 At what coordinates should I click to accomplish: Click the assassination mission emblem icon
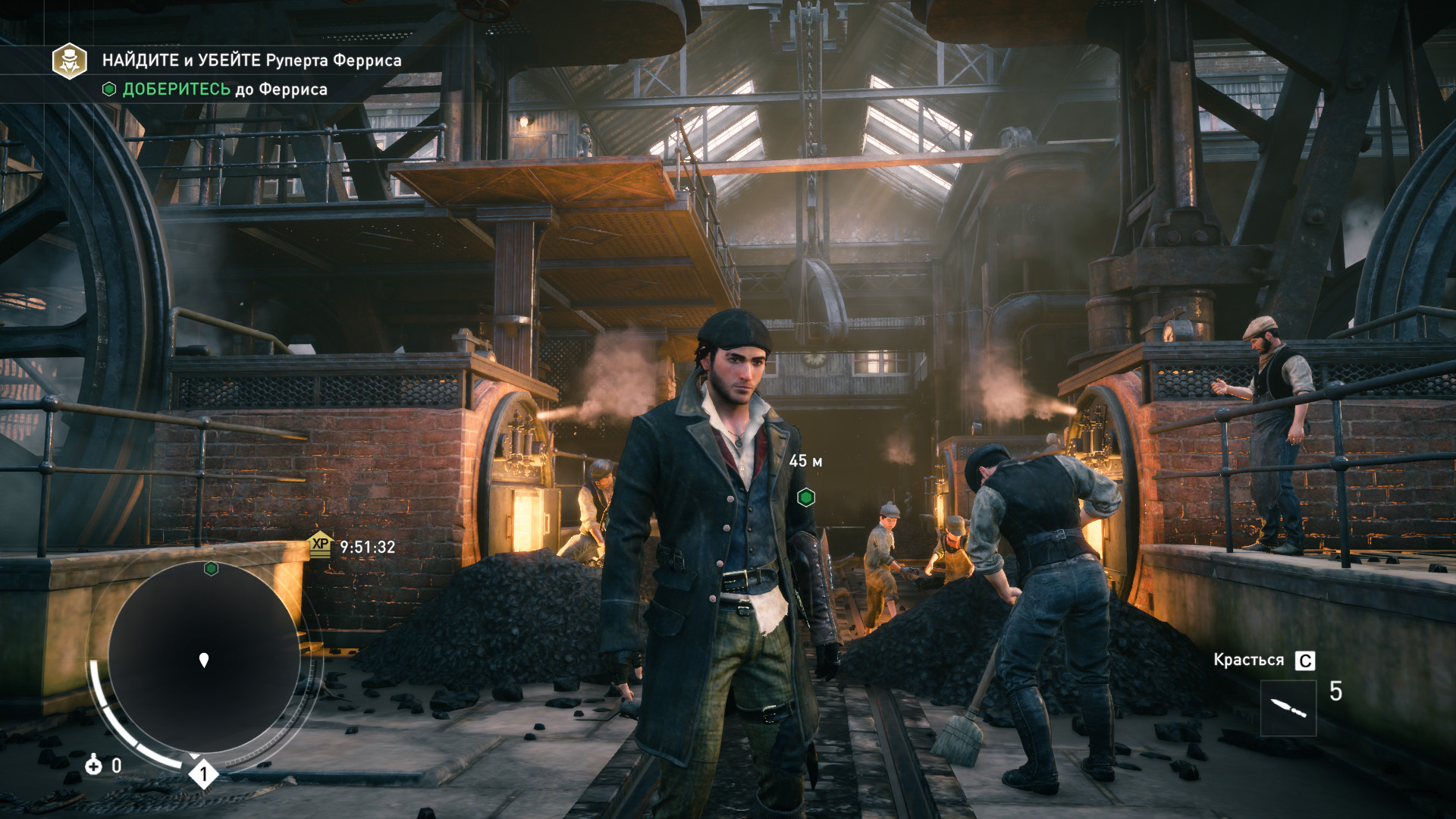tap(69, 61)
